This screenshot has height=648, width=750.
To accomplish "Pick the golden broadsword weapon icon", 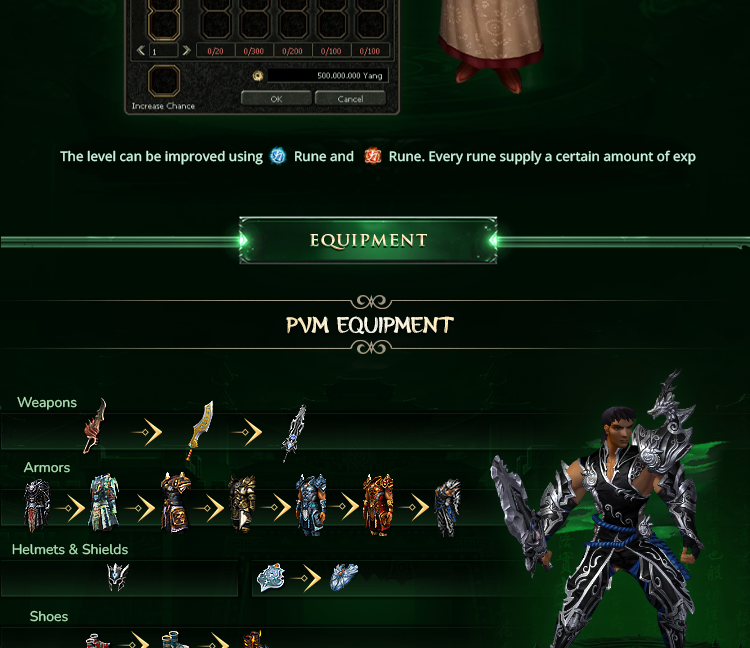I will click(x=202, y=430).
